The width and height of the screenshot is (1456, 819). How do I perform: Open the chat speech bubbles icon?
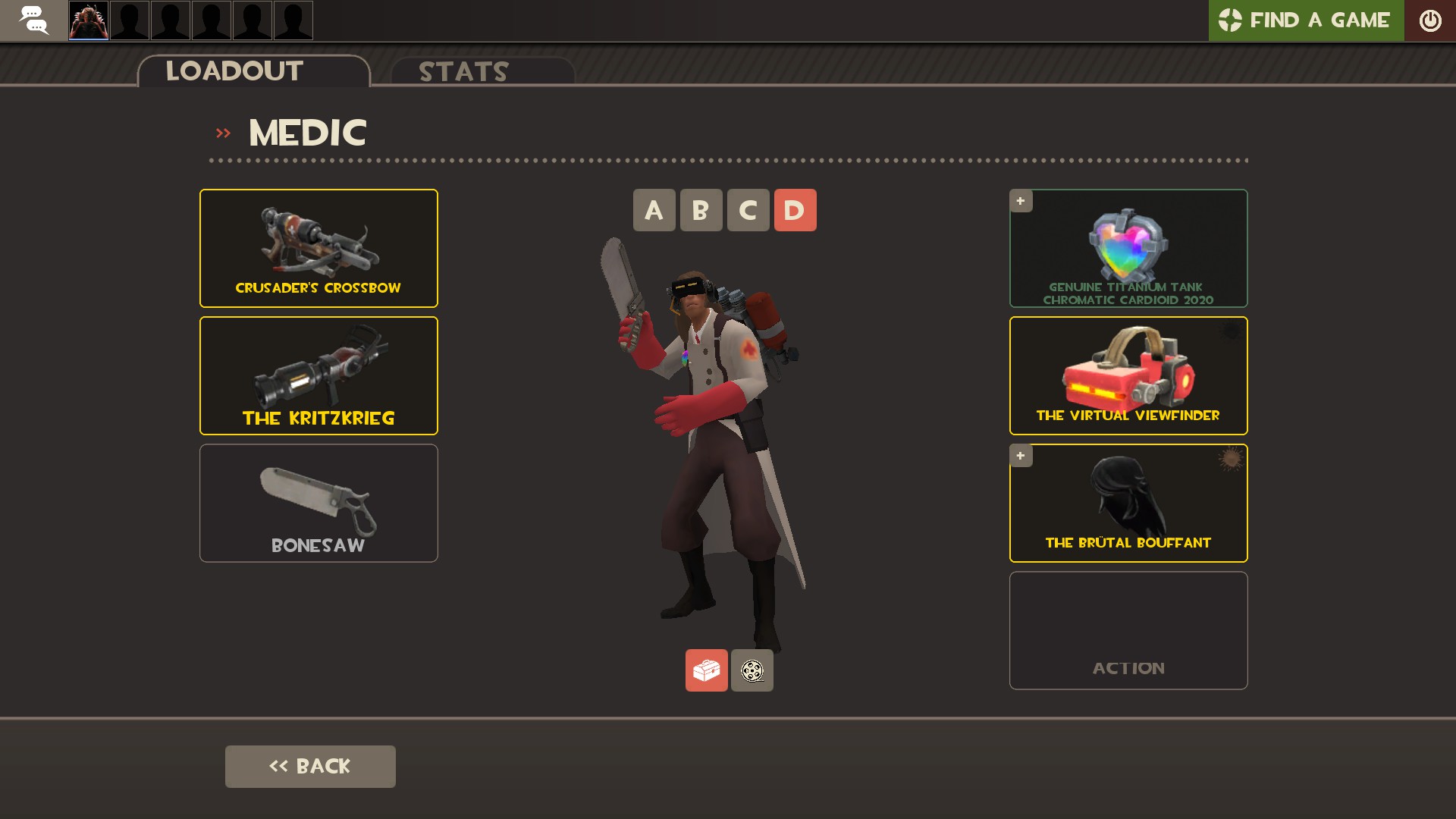tap(33, 20)
